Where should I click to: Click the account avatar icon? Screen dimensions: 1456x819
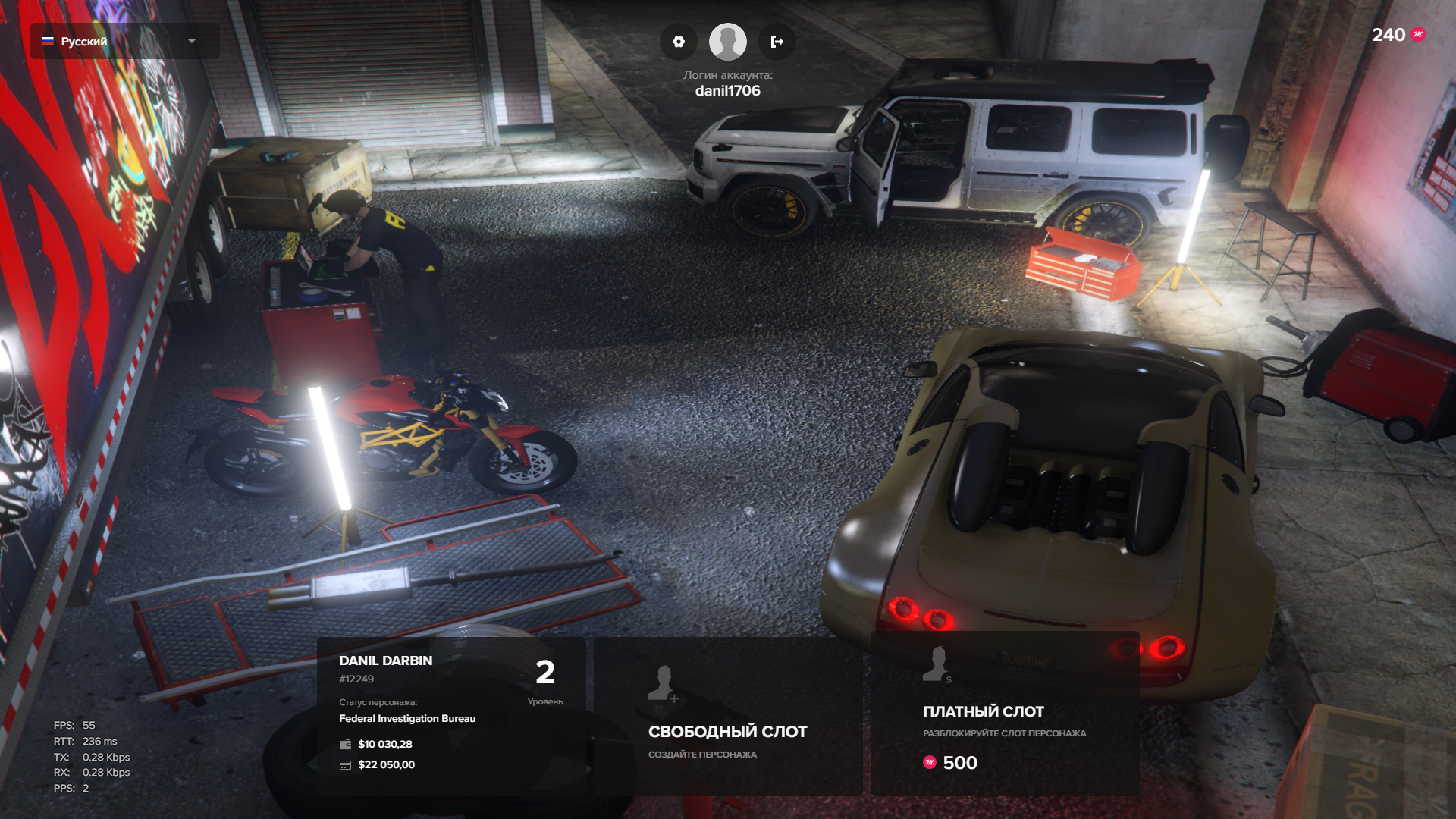(x=727, y=42)
